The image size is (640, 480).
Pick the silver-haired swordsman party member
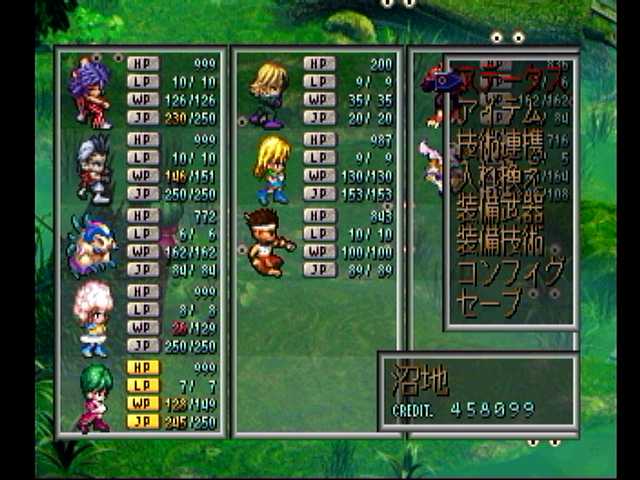(x=92, y=167)
